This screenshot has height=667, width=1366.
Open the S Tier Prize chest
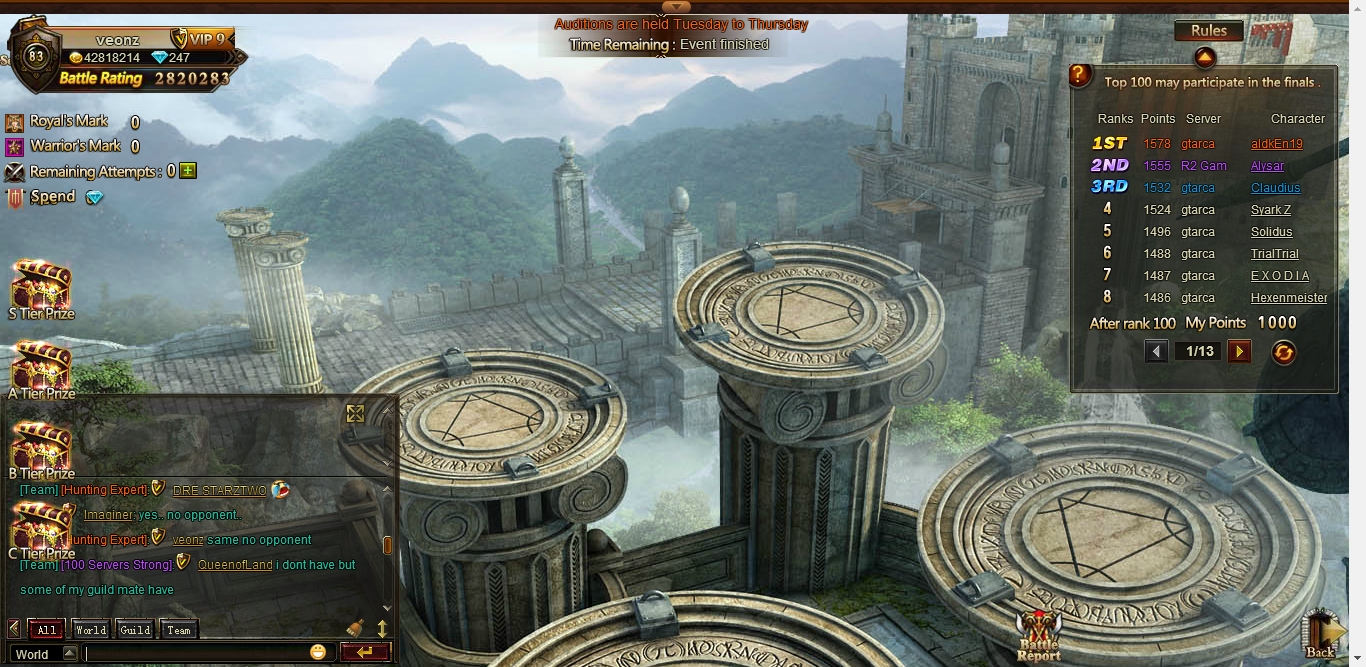tap(41, 290)
